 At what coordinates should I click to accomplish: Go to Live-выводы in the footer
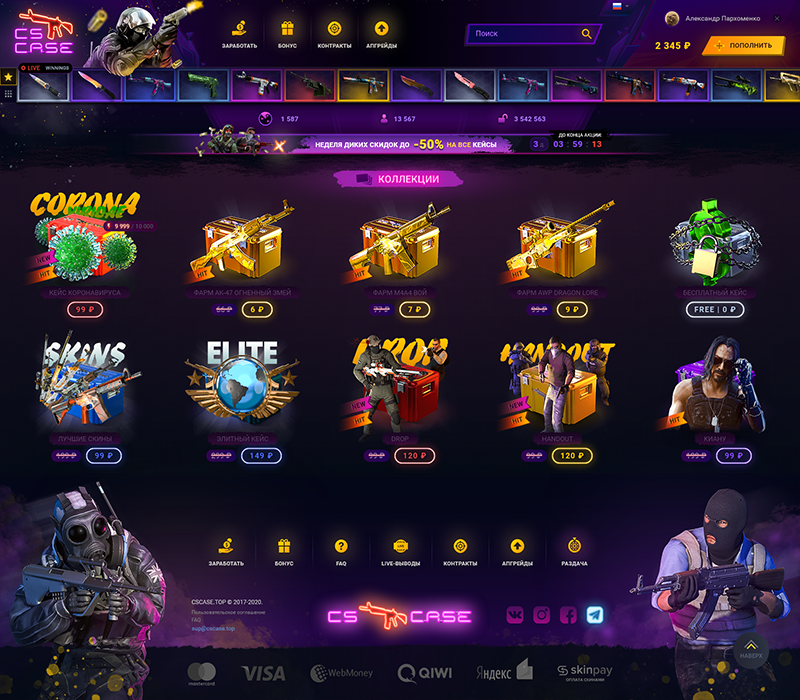pos(401,551)
